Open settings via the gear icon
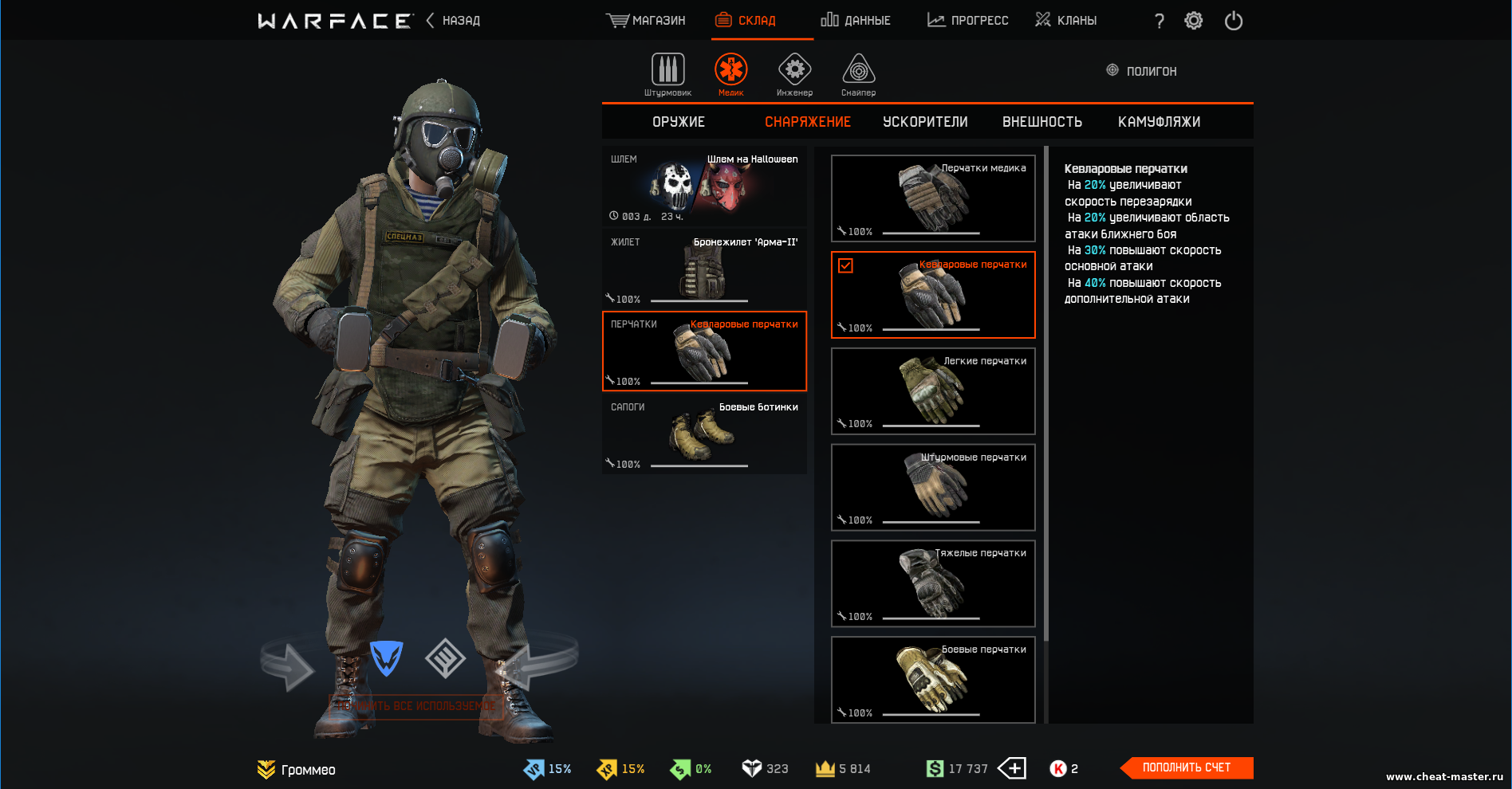The height and width of the screenshot is (789, 1512). 1193,21
